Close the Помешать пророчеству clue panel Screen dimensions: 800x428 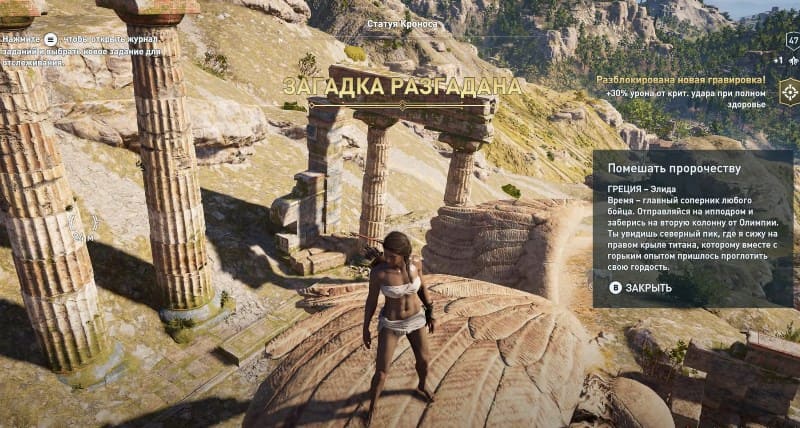(641, 288)
